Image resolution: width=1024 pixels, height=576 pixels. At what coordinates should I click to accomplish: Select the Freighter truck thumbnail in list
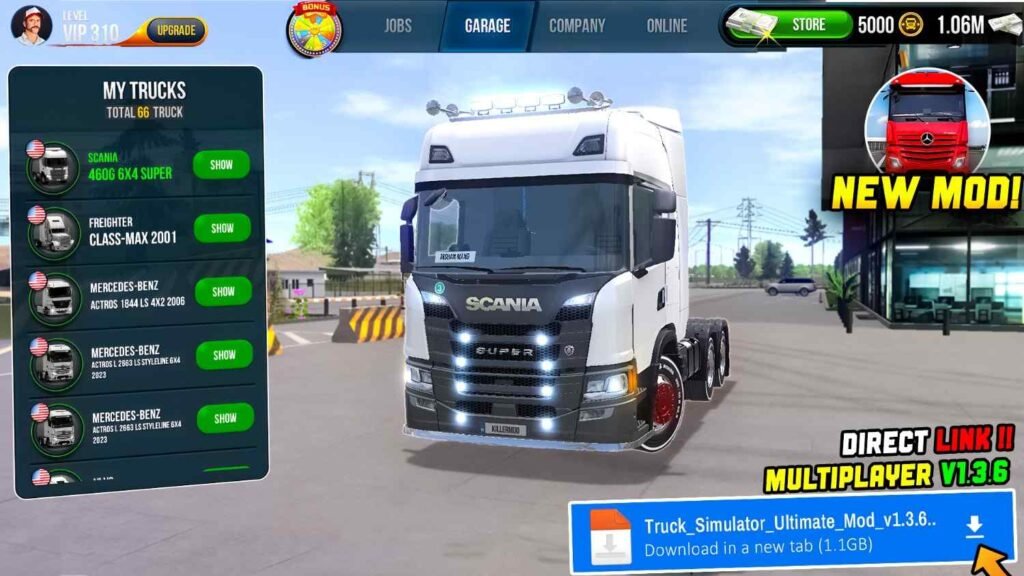coord(54,230)
